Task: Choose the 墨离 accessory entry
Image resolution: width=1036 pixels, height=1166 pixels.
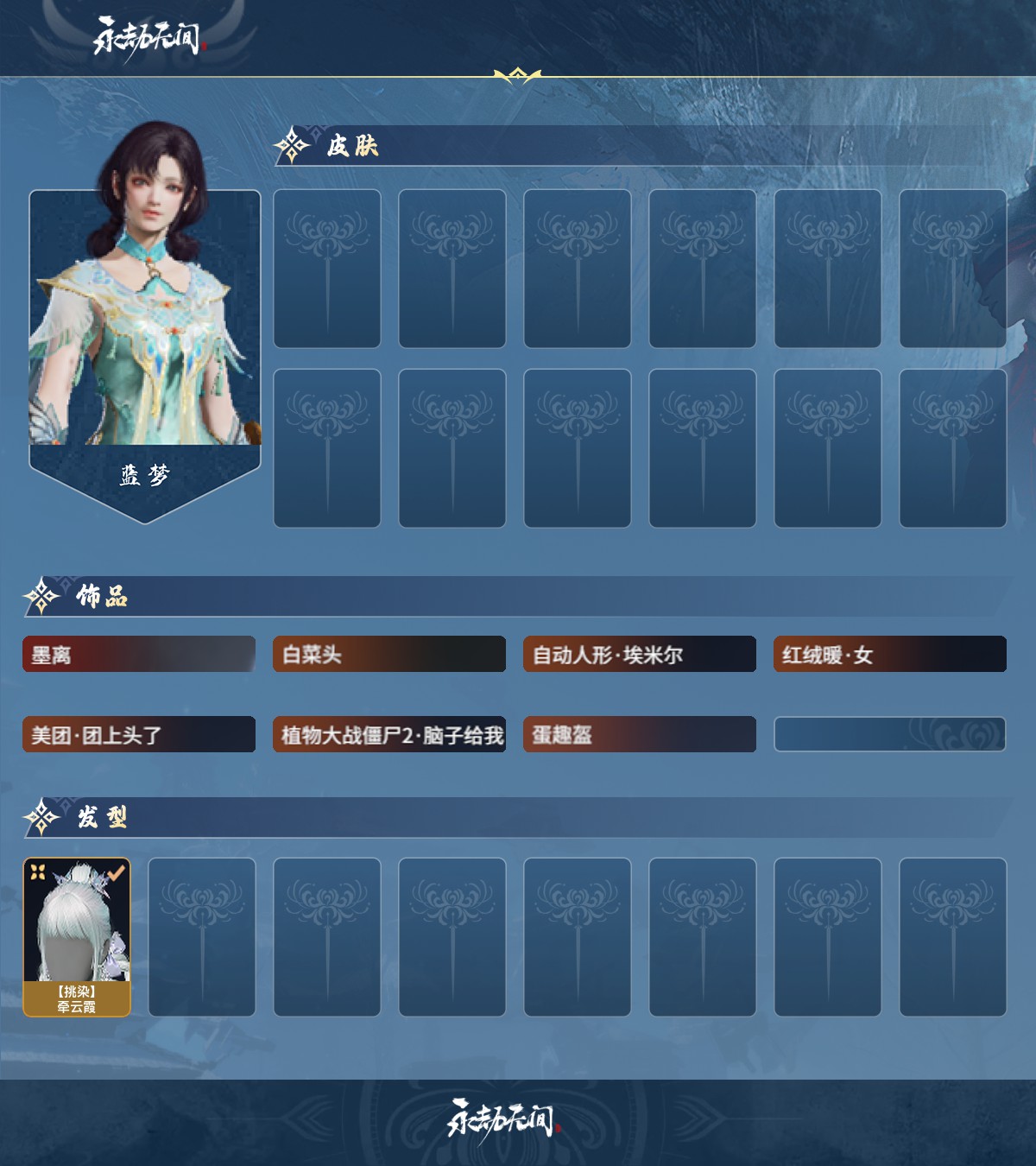Action: [x=139, y=655]
